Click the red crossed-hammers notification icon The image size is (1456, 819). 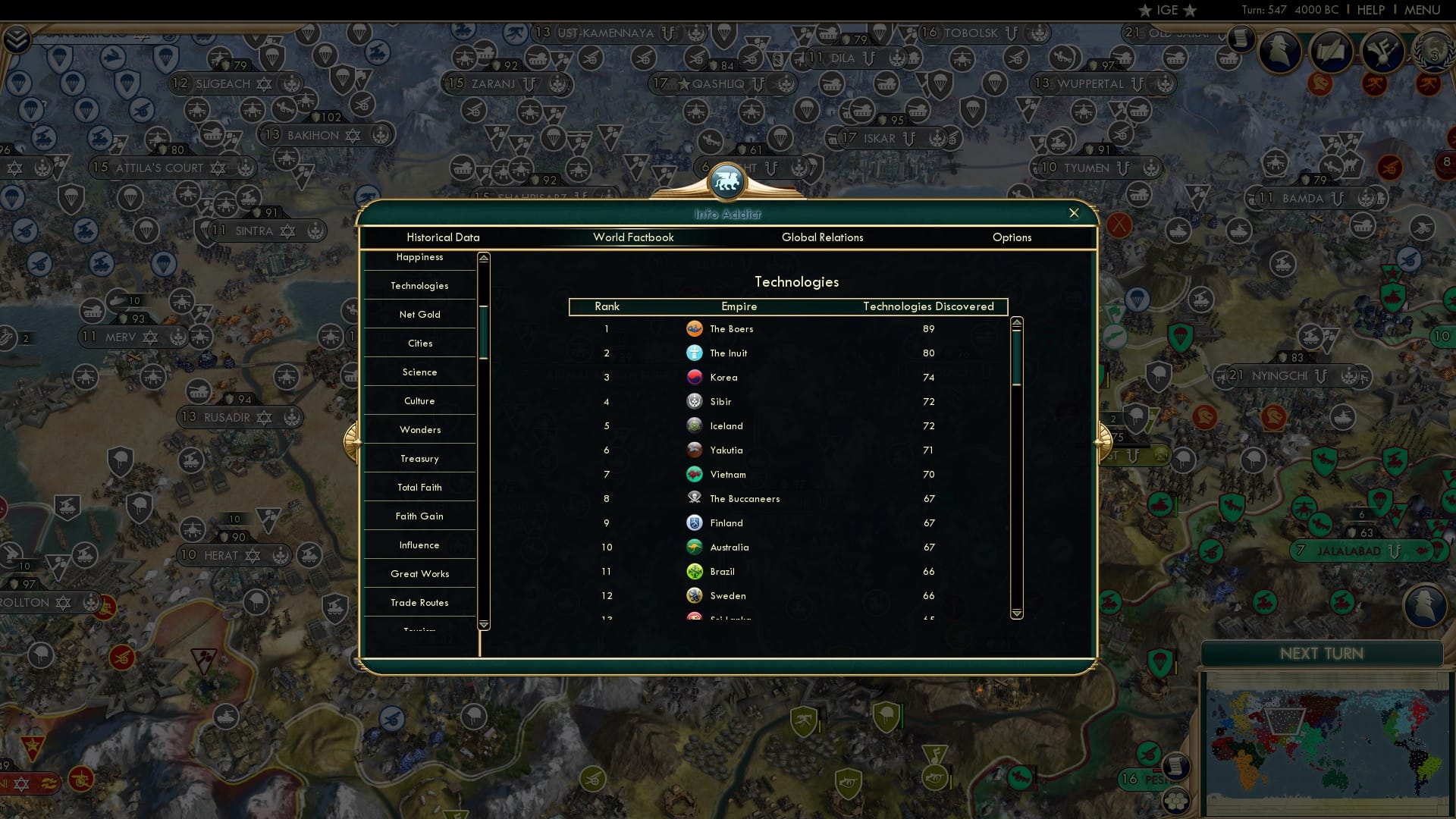pos(1375,86)
